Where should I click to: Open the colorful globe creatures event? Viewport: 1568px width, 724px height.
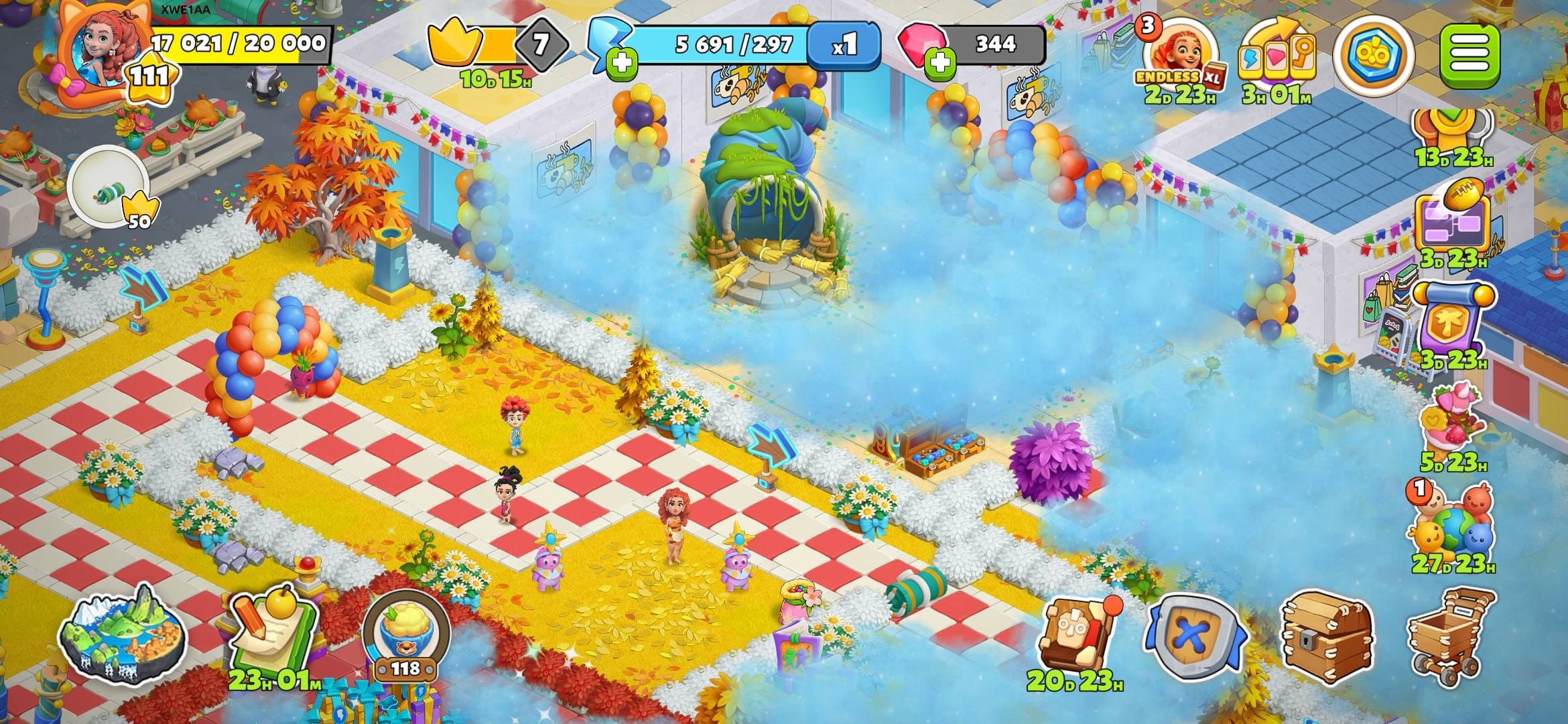pyautogui.click(x=1451, y=526)
